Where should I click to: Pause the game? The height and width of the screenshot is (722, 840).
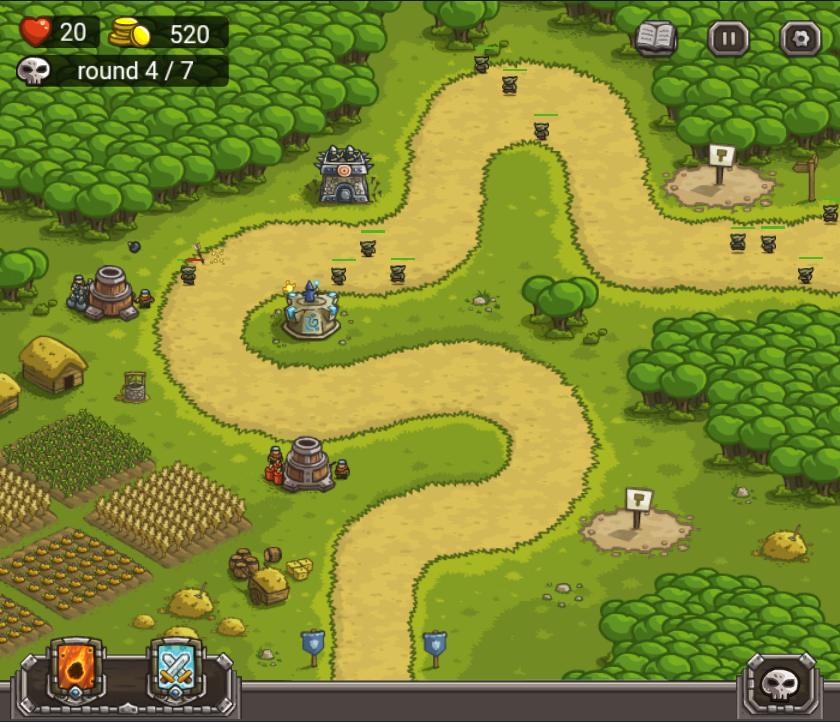pos(728,39)
